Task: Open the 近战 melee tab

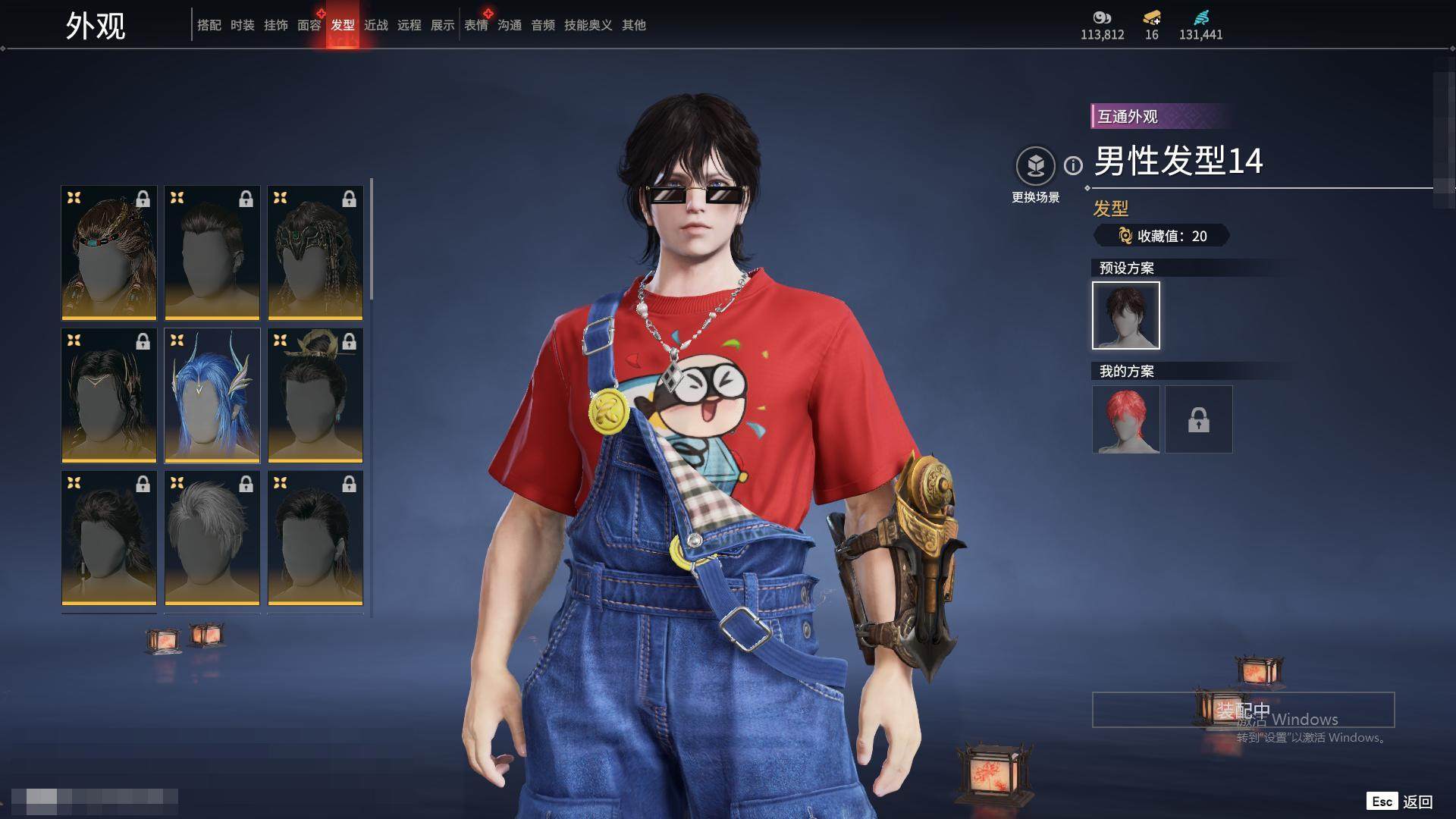Action: (x=375, y=25)
